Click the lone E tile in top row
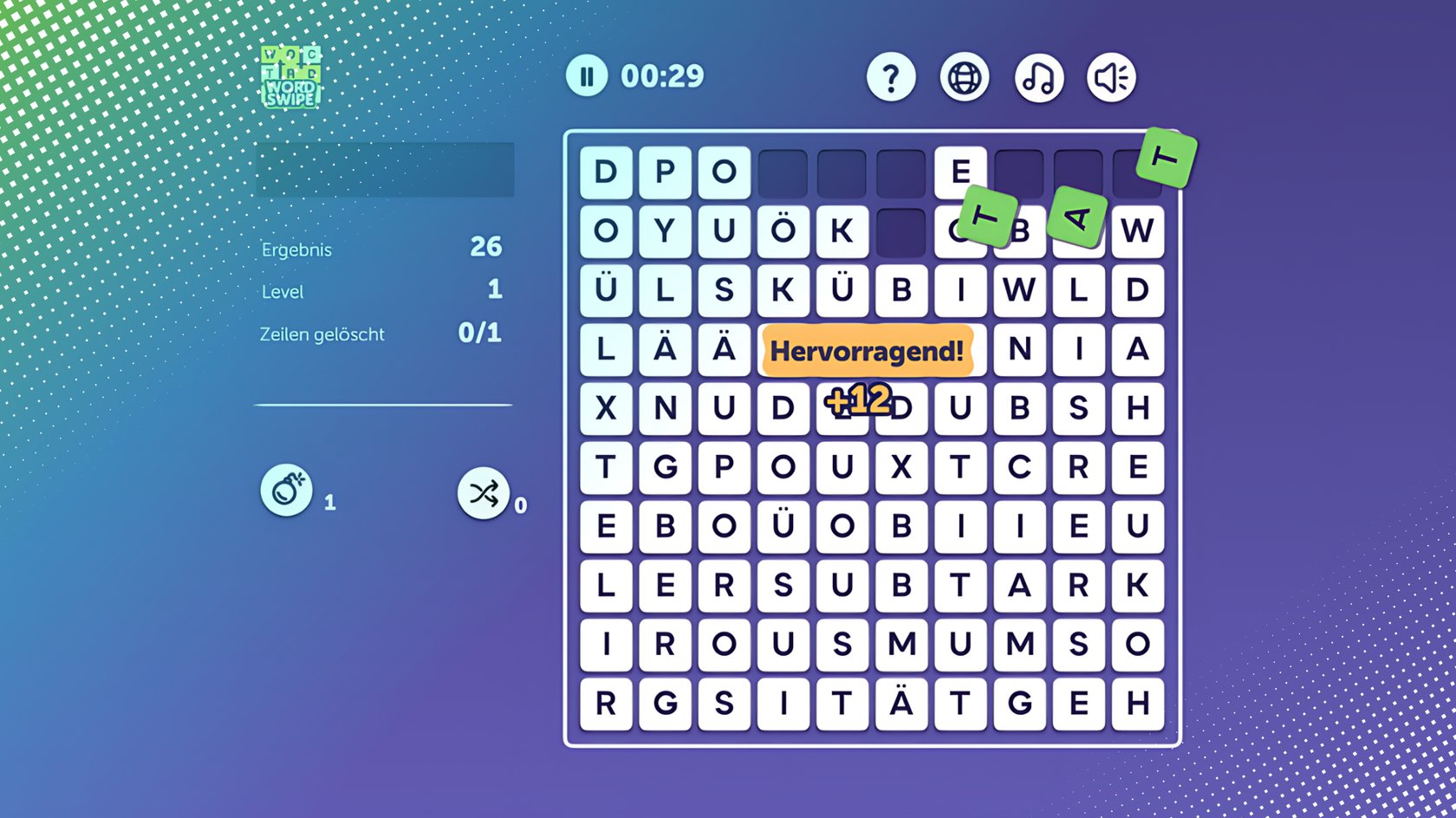The width and height of the screenshot is (1456, 818). tap(959, 172)
